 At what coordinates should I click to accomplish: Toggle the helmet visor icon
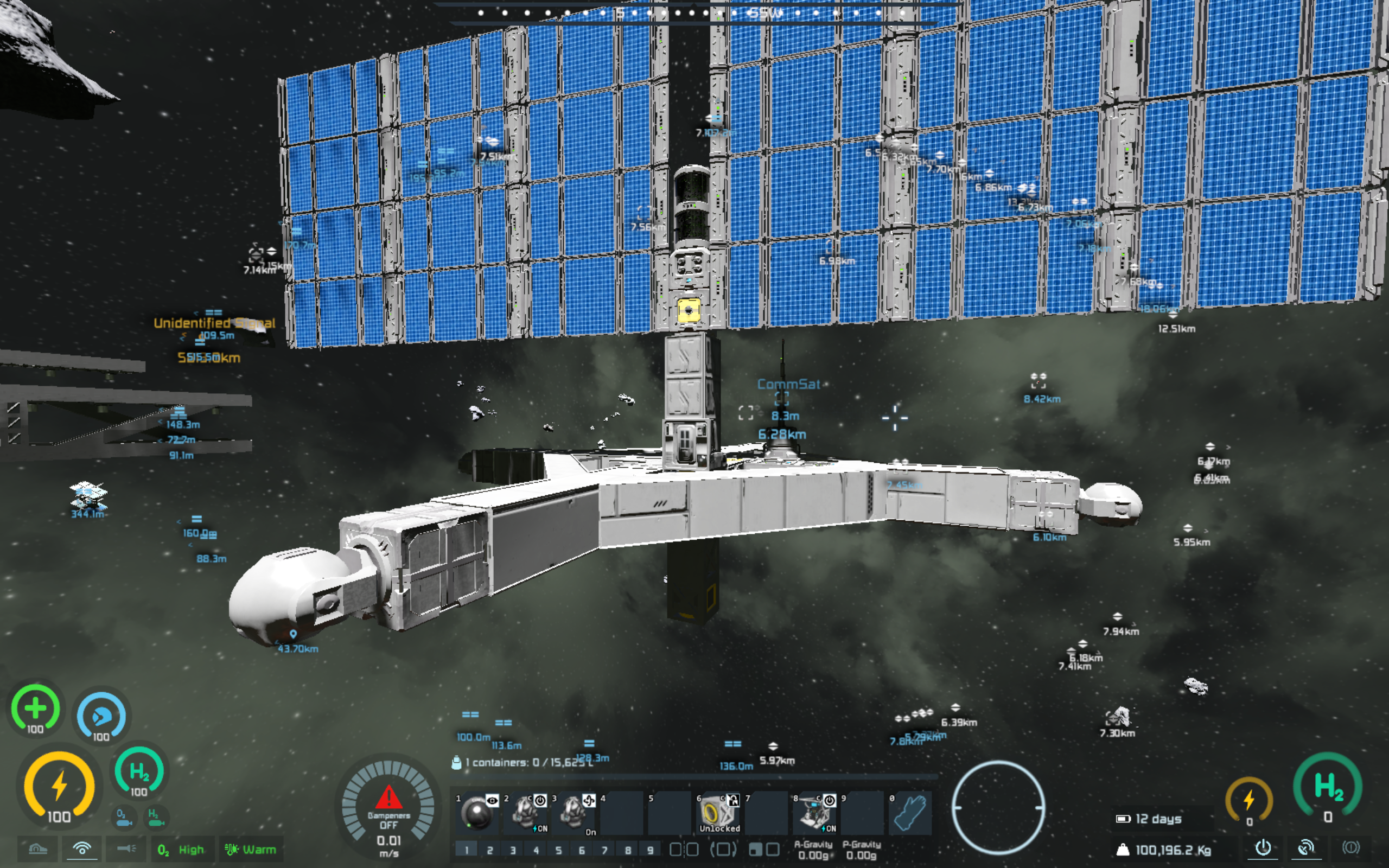[x=38, y=848]
